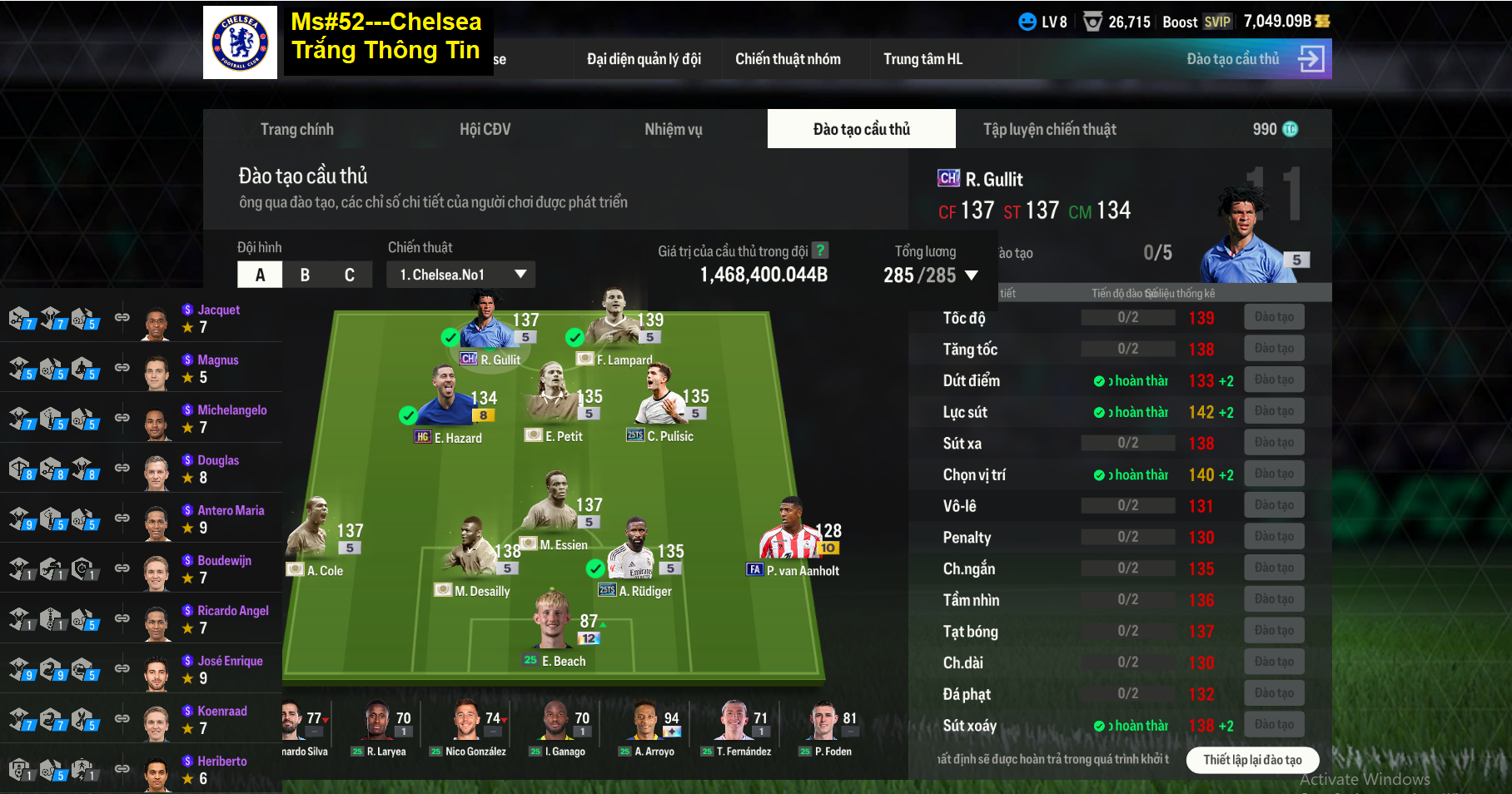Screen dimensions: 1512x794
Task: Expand the Tổng lương salary dropdown arrow
Action: 972,275
